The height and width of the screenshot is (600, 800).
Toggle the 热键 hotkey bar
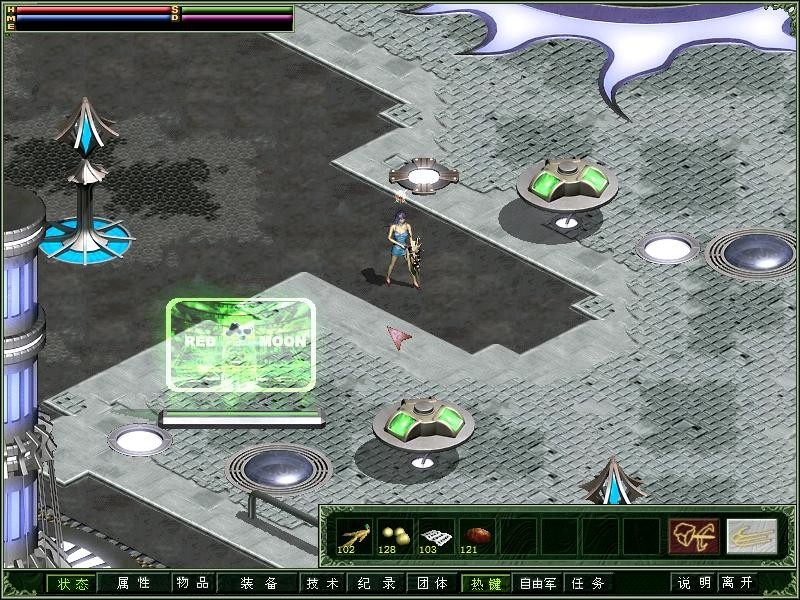[x=486, y=583]
